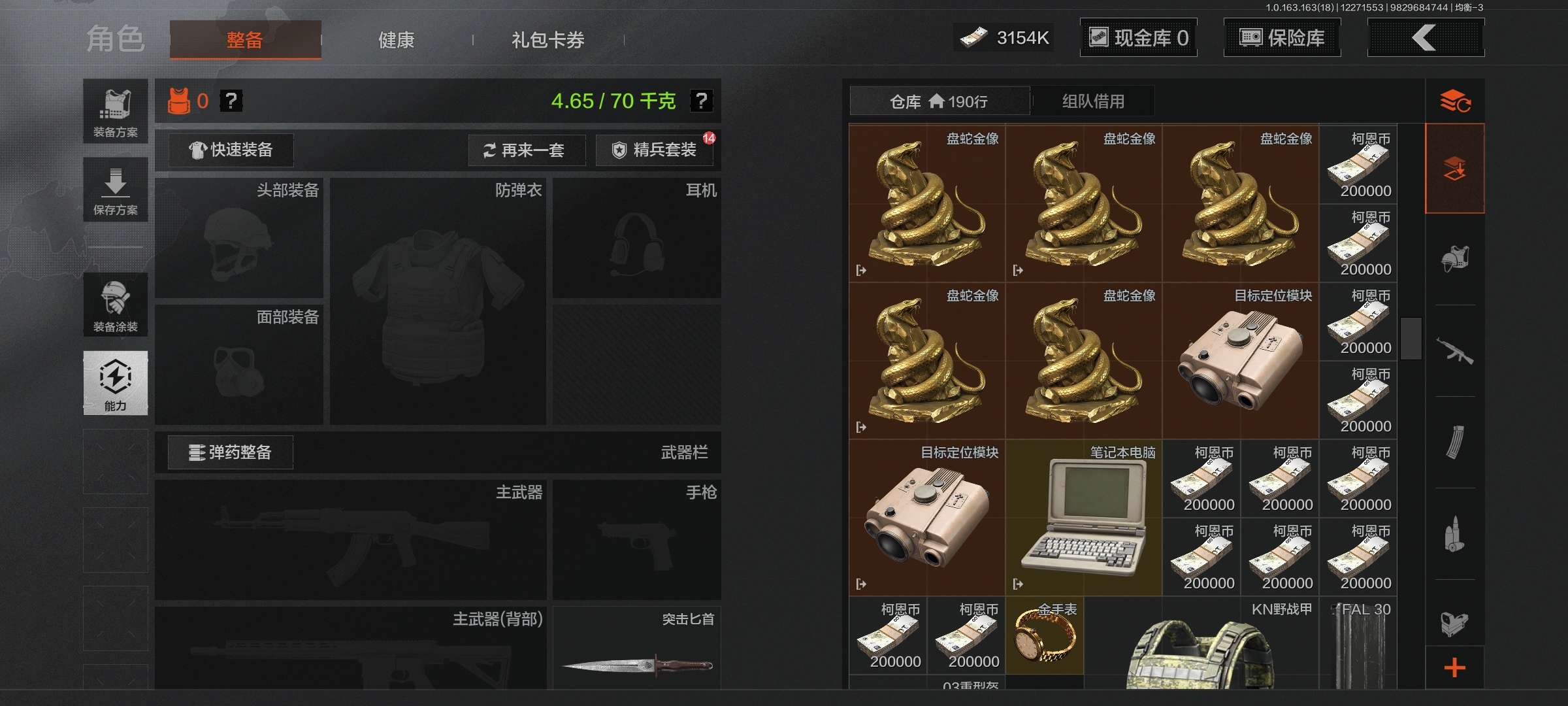
Task: Click the warehouse sort refresh icon
Action: [x=1456, y=101]
